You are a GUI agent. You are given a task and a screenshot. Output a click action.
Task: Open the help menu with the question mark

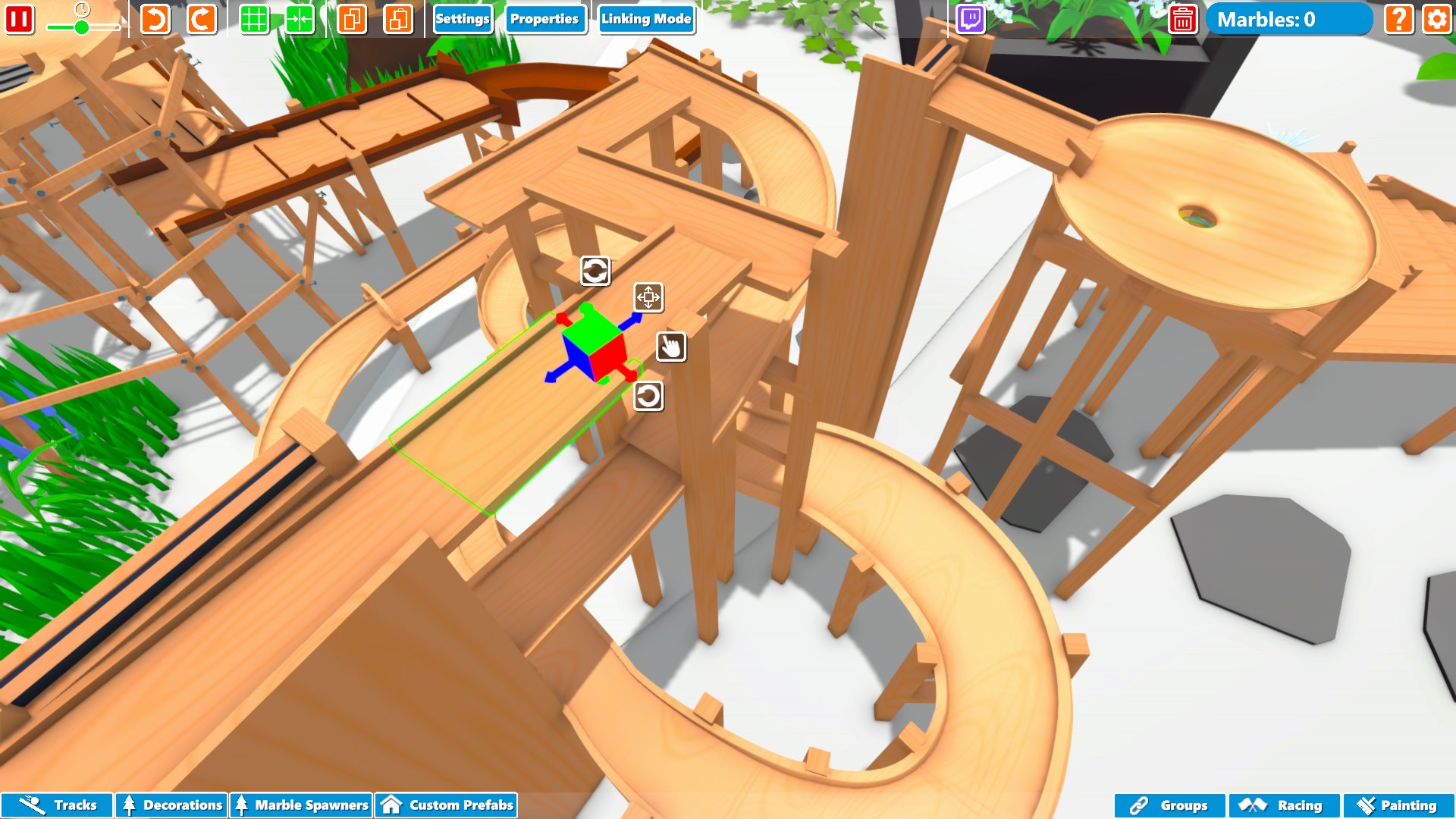click(x=1397, y=20)
